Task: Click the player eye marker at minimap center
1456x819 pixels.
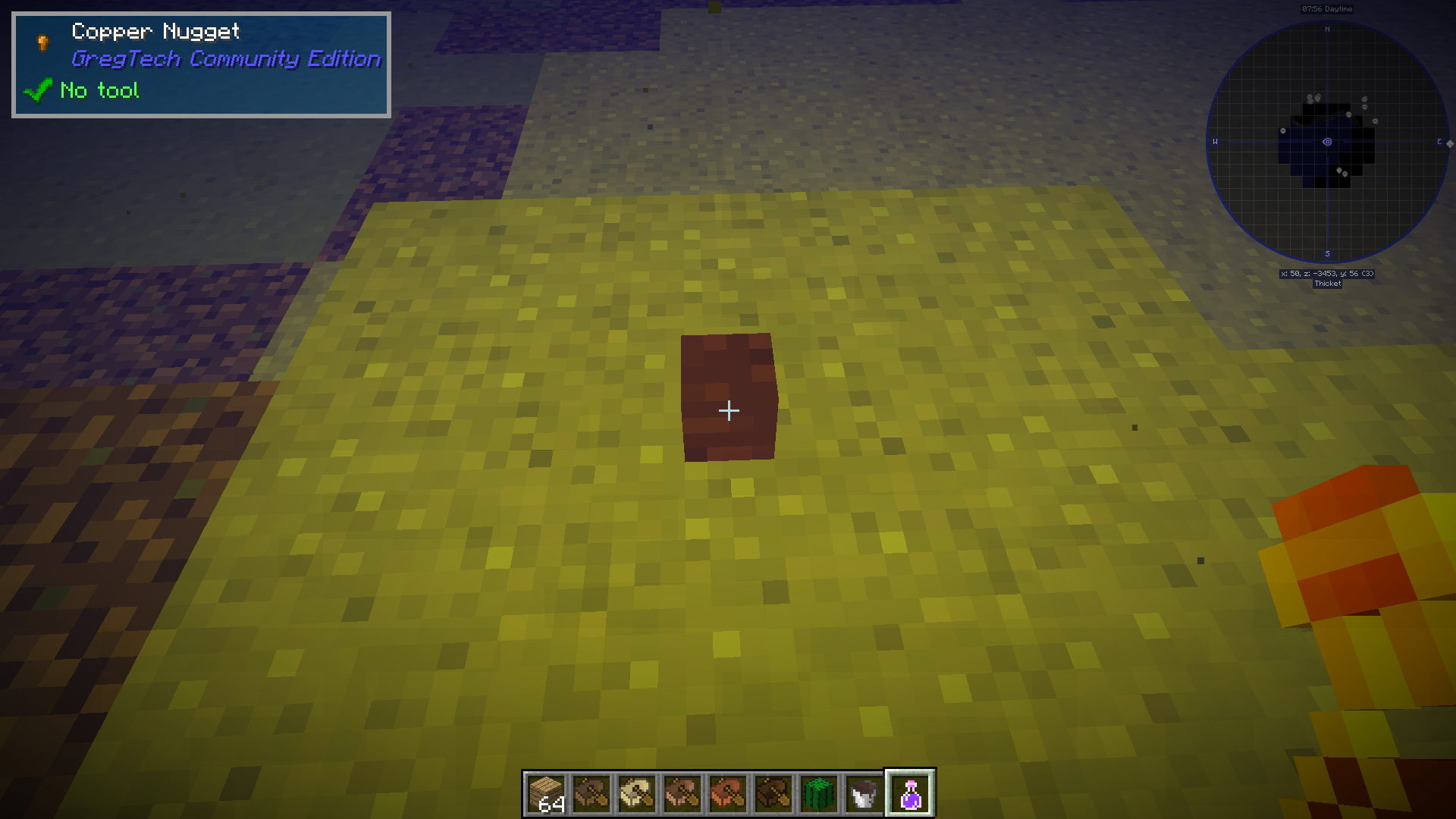Action: (1326, 141)
